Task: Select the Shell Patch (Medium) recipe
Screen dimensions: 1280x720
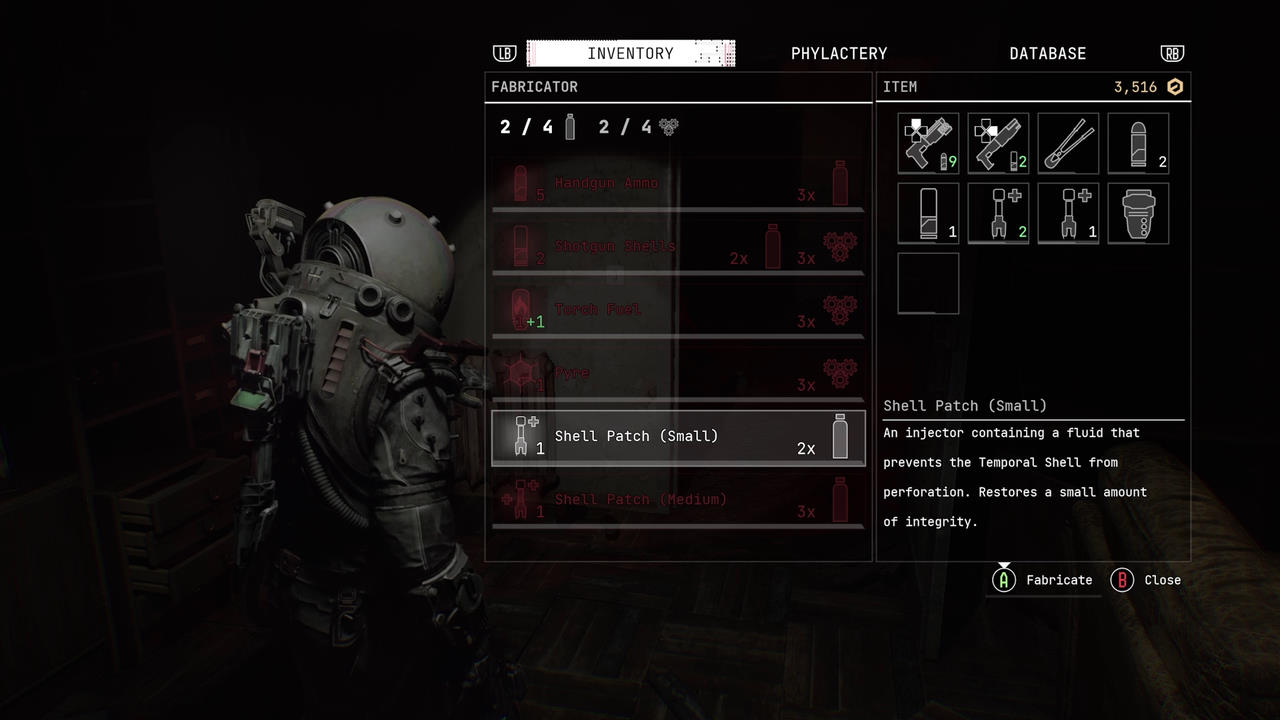Action: click(678, 500)
